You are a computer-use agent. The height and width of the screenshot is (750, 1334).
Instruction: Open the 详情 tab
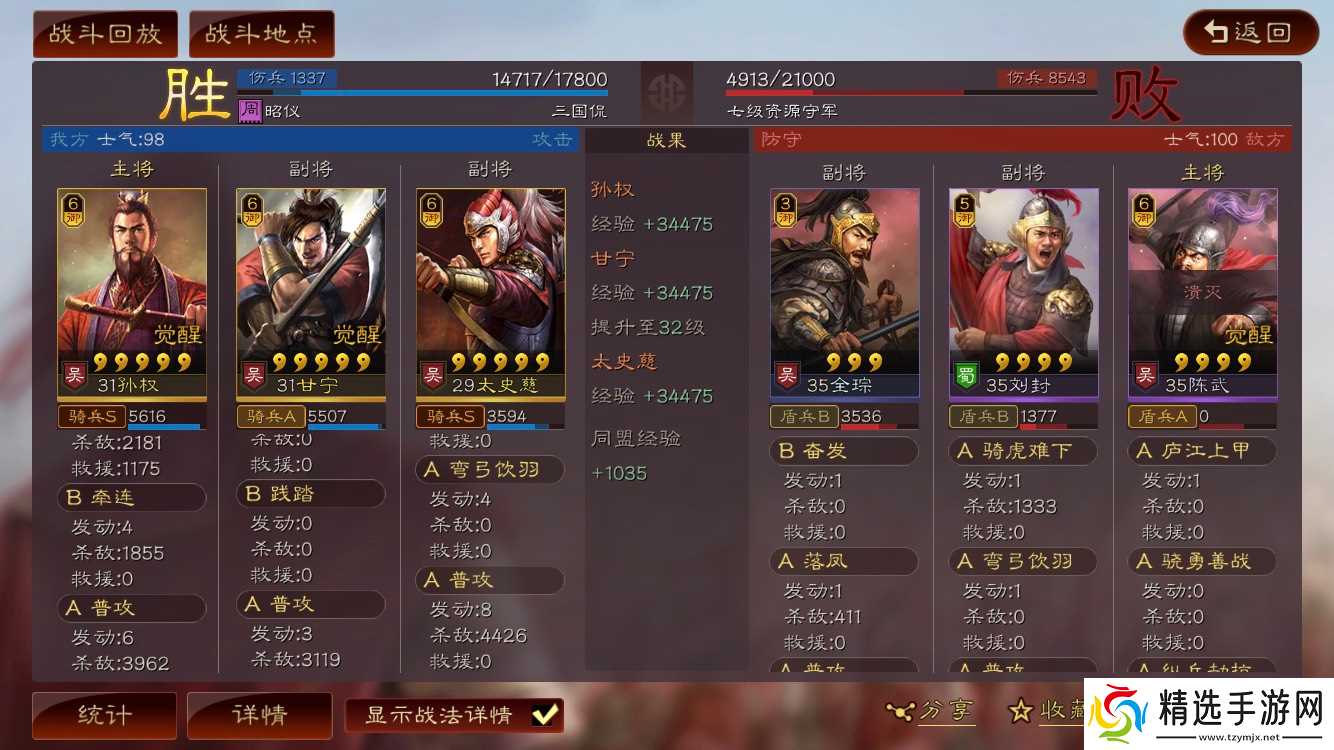tap(259, 715)
